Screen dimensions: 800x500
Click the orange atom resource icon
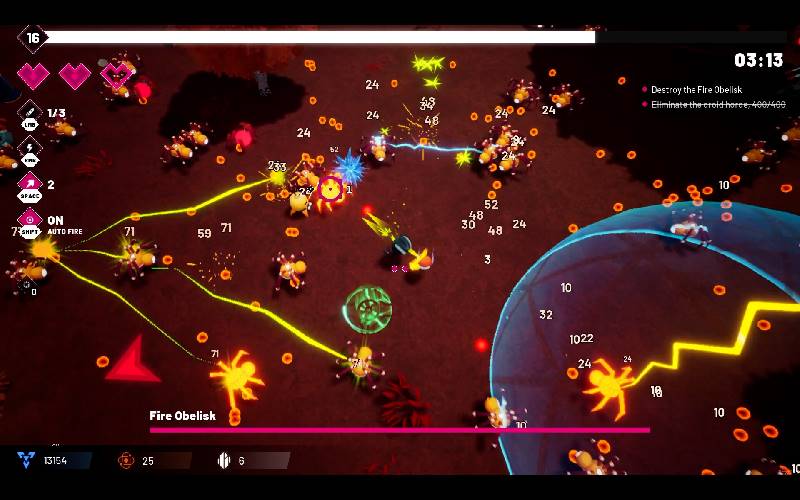(126, 460)
